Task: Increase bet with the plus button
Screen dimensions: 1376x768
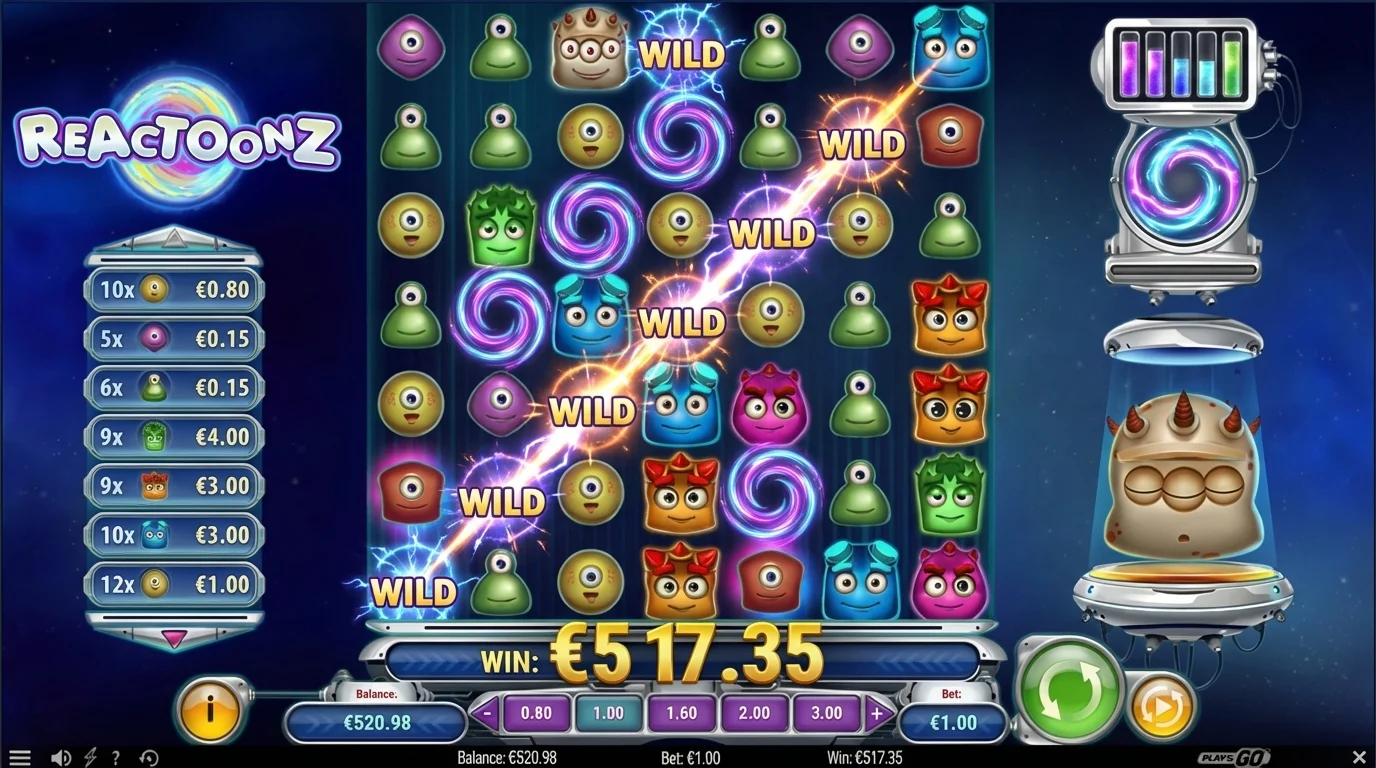Action: pyautogui.click(x=877, y=712)
